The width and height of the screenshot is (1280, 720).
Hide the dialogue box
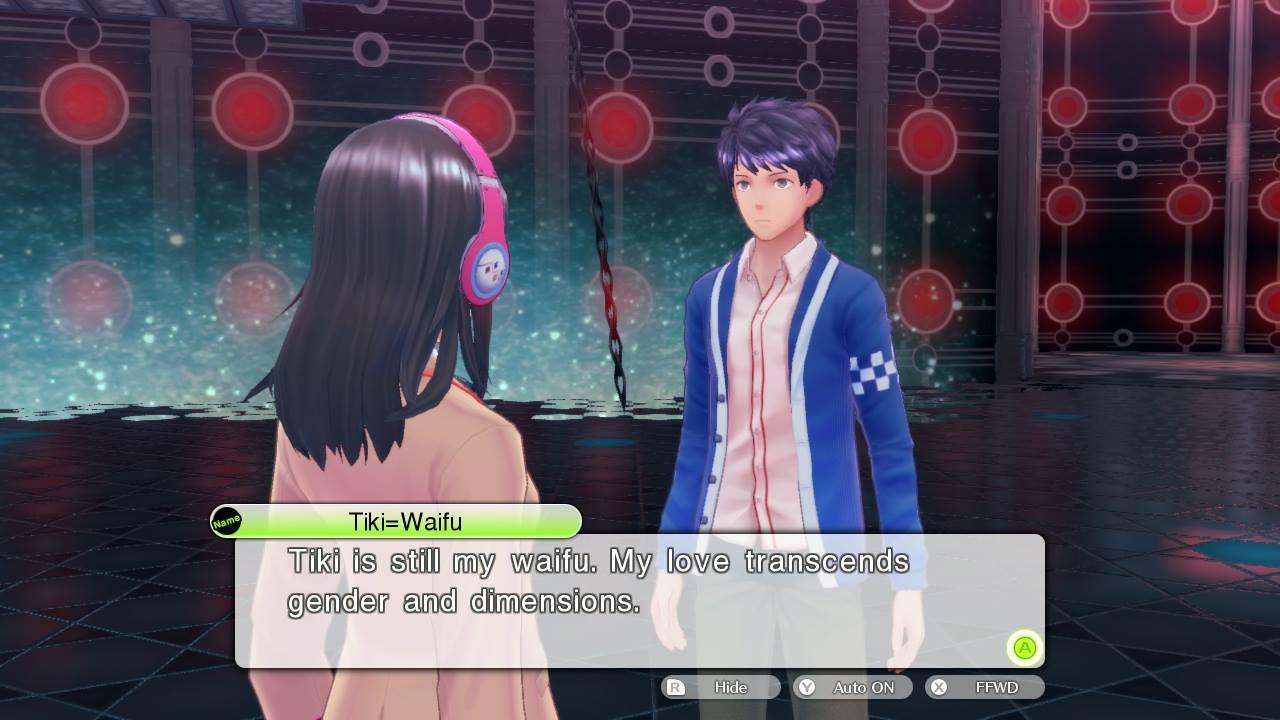(x=719, y=687)
